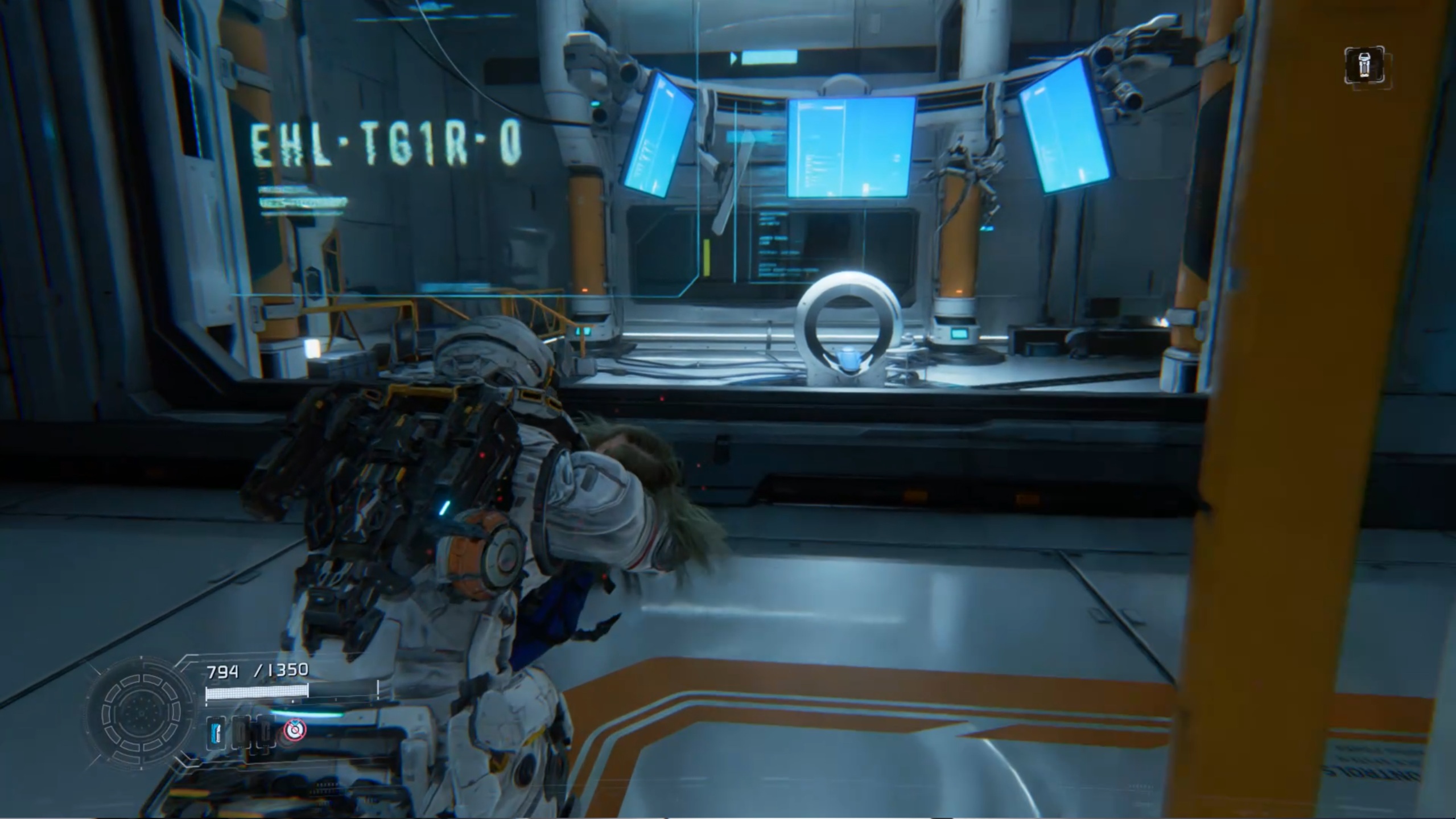This screenshot has height=819, width=1456.
Task: Click the circular segmented gauge on the HUD
Action: pos(141,712)
